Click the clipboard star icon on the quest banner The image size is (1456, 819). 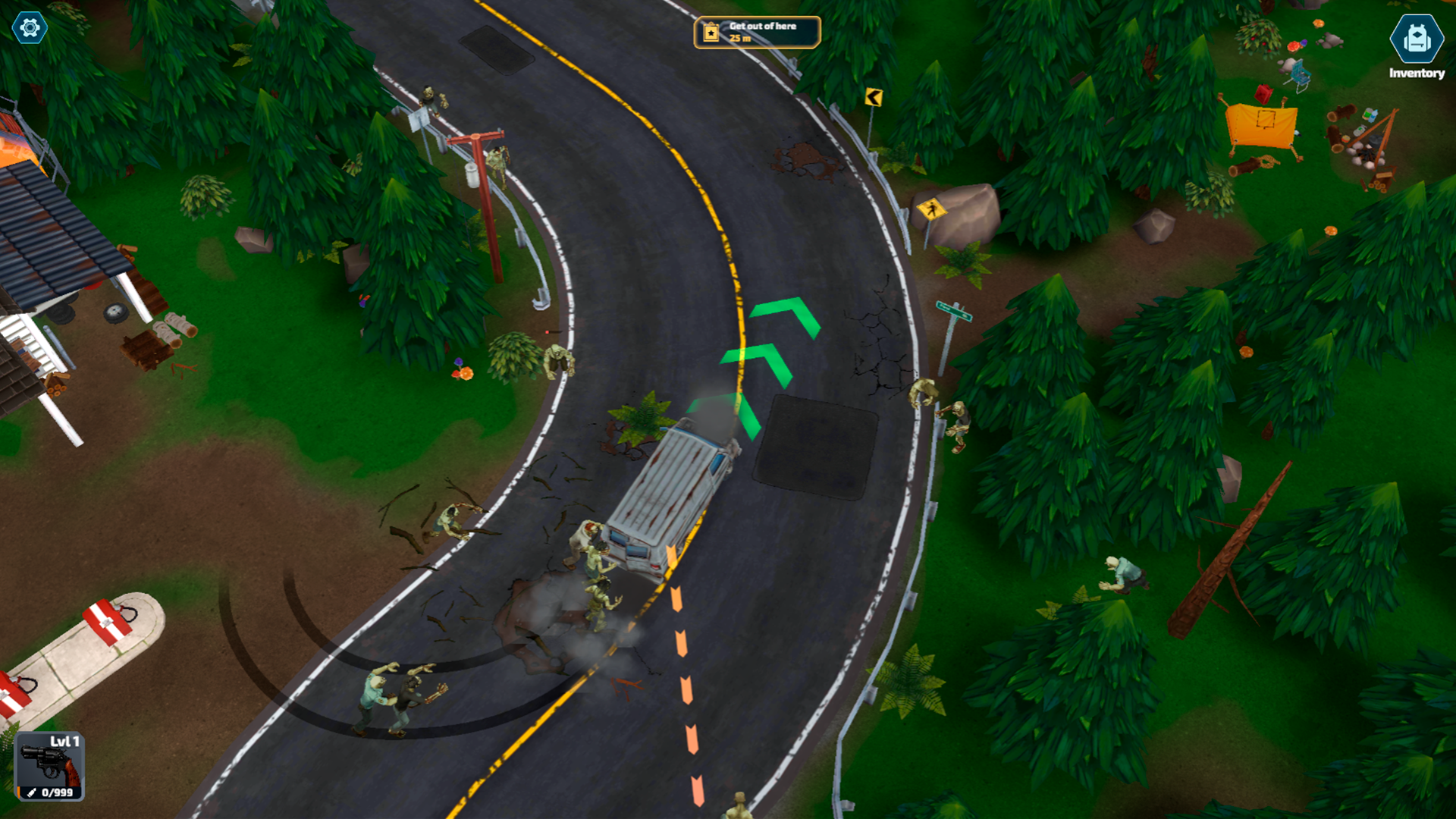(x=710, y=33)
